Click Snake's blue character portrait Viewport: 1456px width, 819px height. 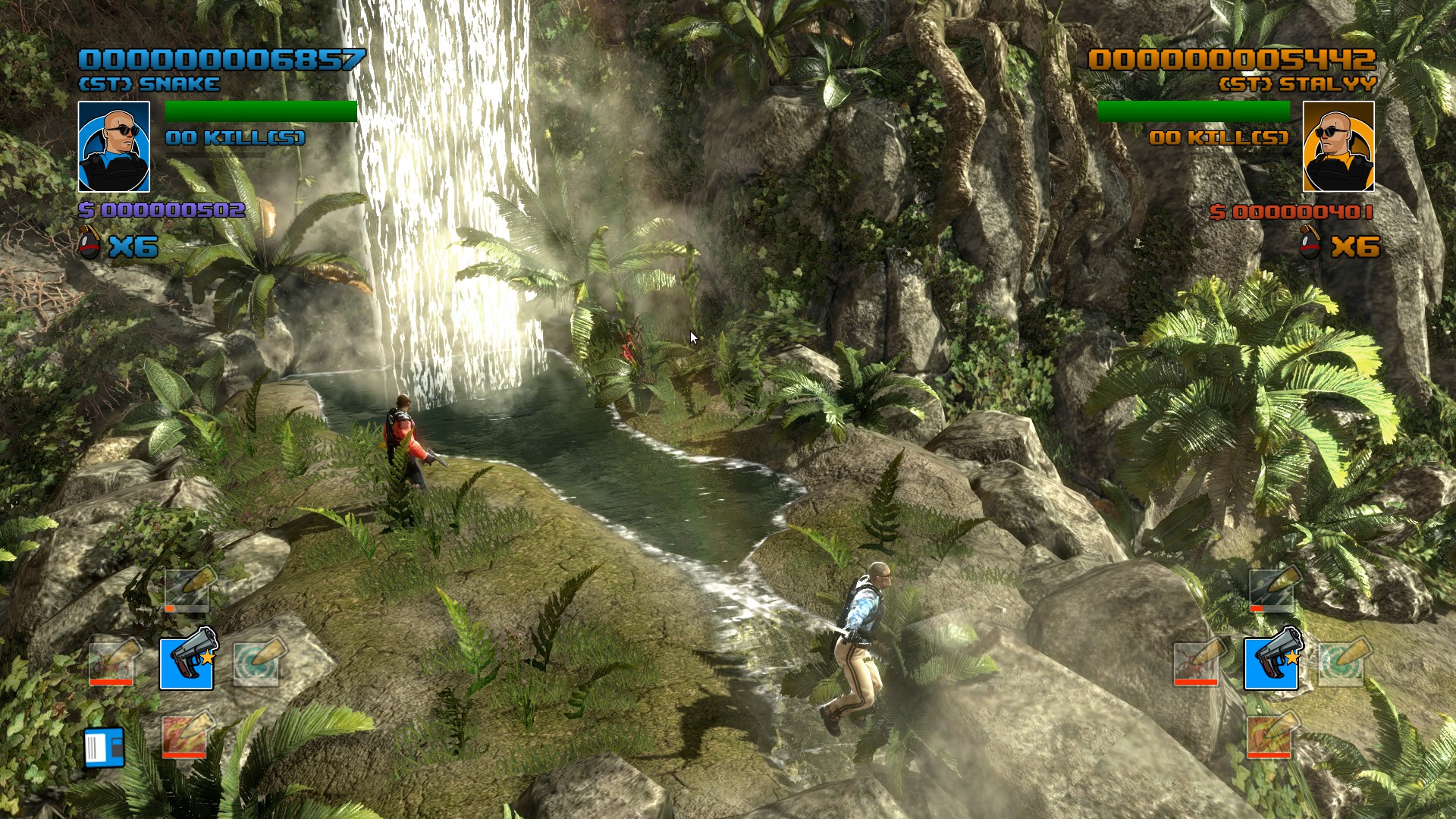pos(114,146)
